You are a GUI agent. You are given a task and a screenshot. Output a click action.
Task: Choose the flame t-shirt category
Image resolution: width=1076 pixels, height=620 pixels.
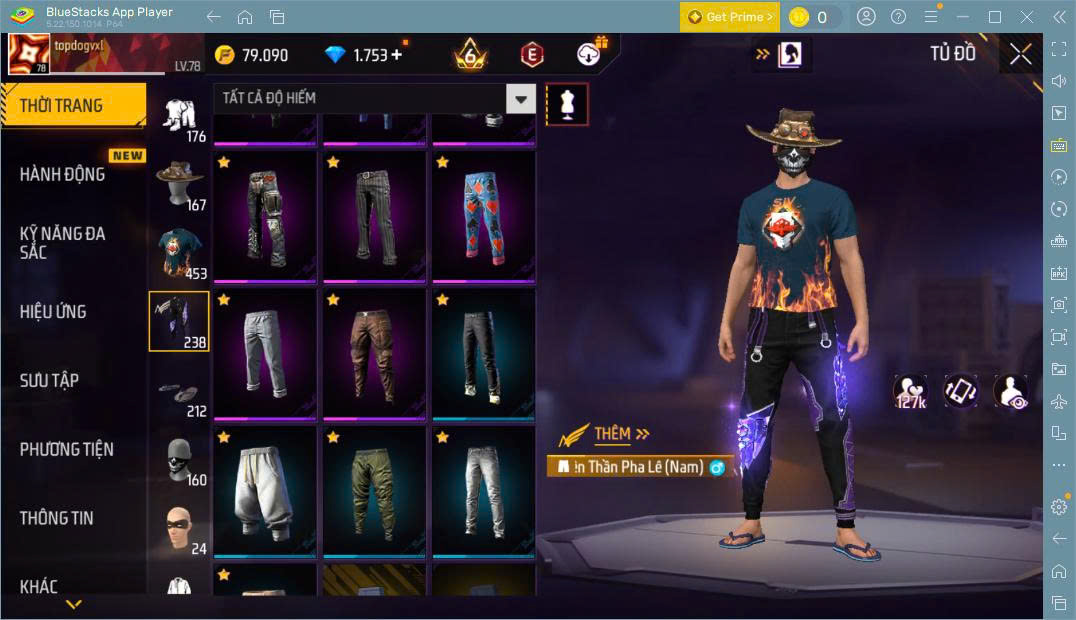[180, 253]
